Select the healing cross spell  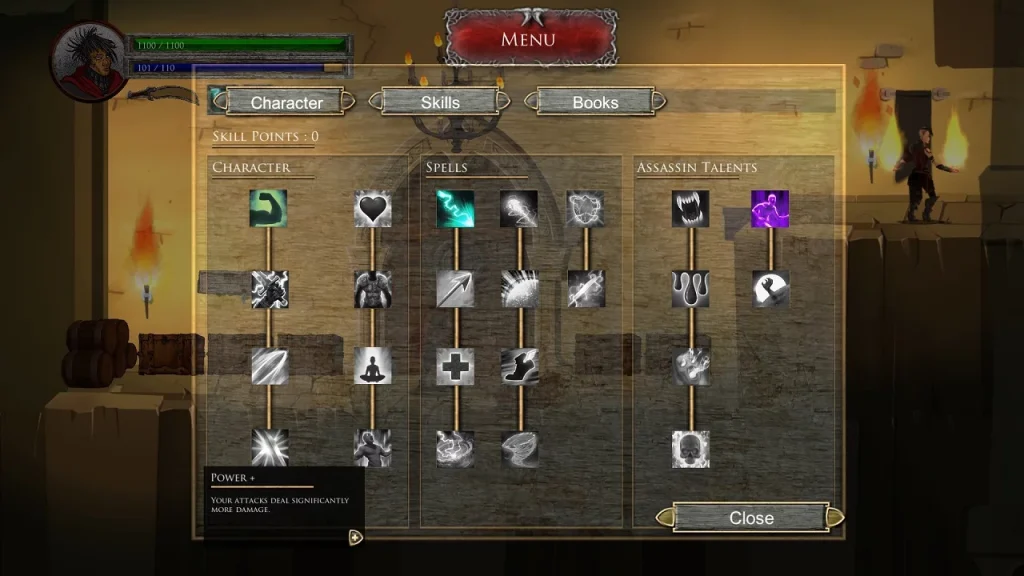pyautogui.click(x=455, y=366)
